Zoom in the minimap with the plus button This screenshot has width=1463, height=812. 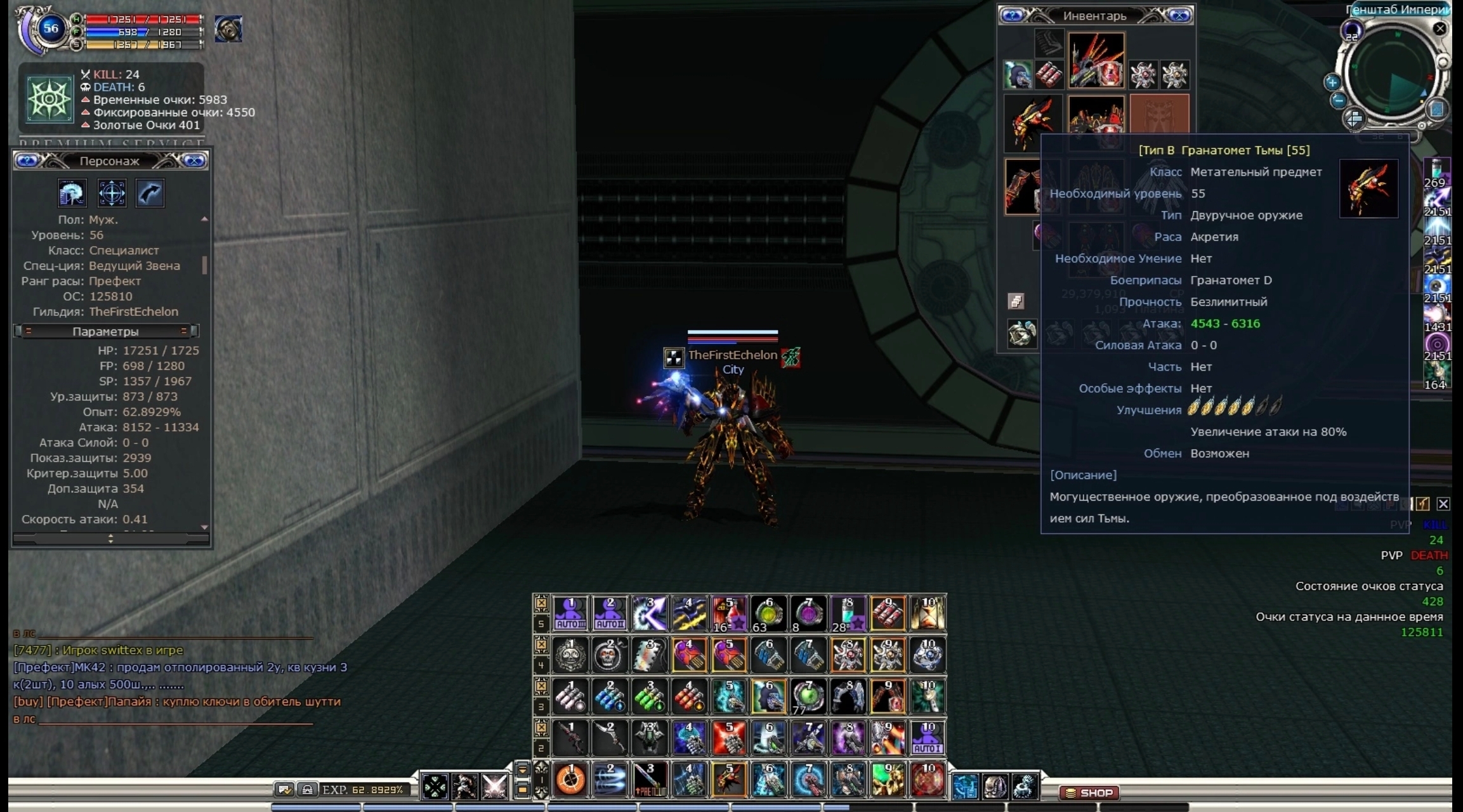(x=1332, y=82)
